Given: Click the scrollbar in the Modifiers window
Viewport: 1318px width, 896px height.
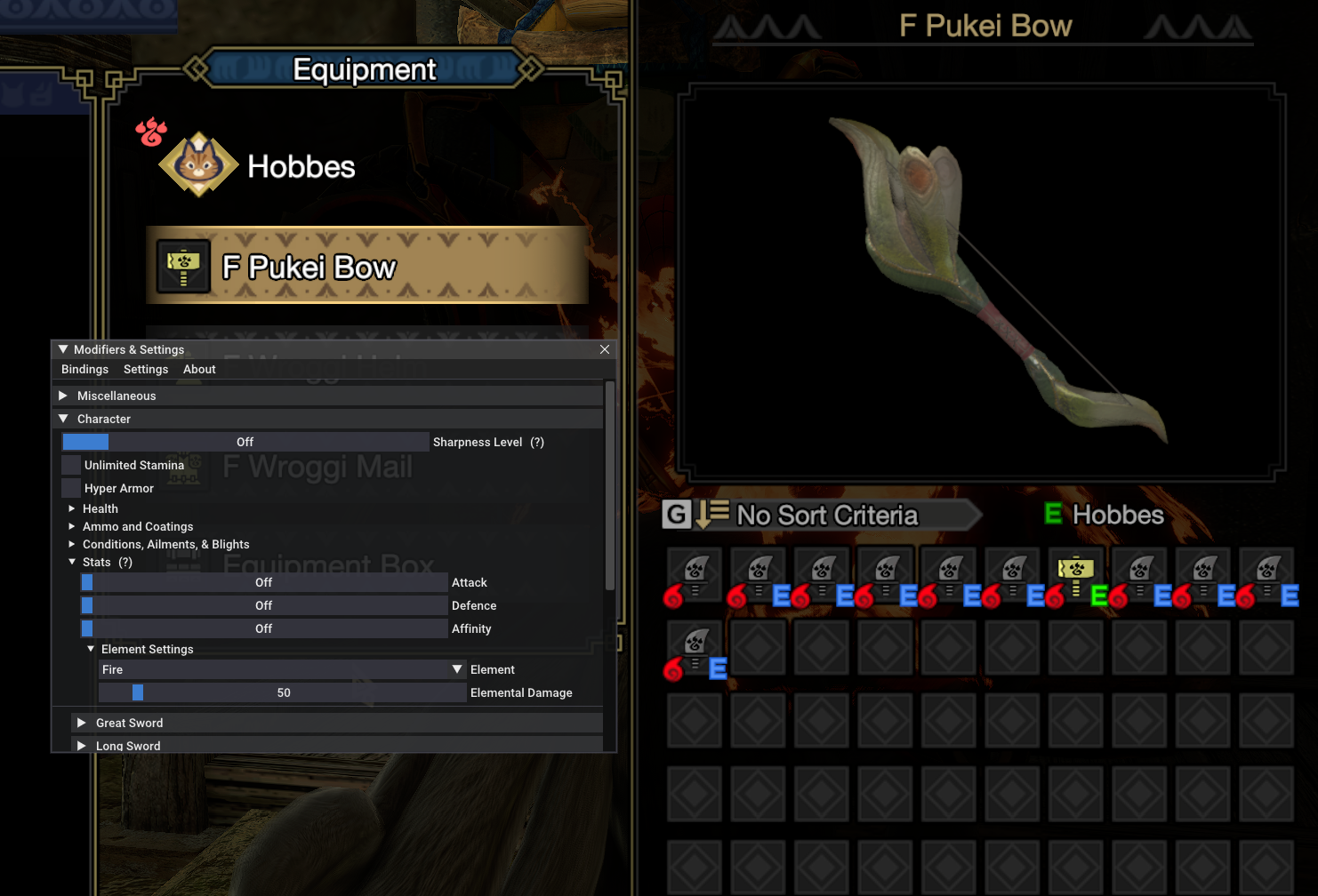Looking at the screenshot, I should [609, 489].
